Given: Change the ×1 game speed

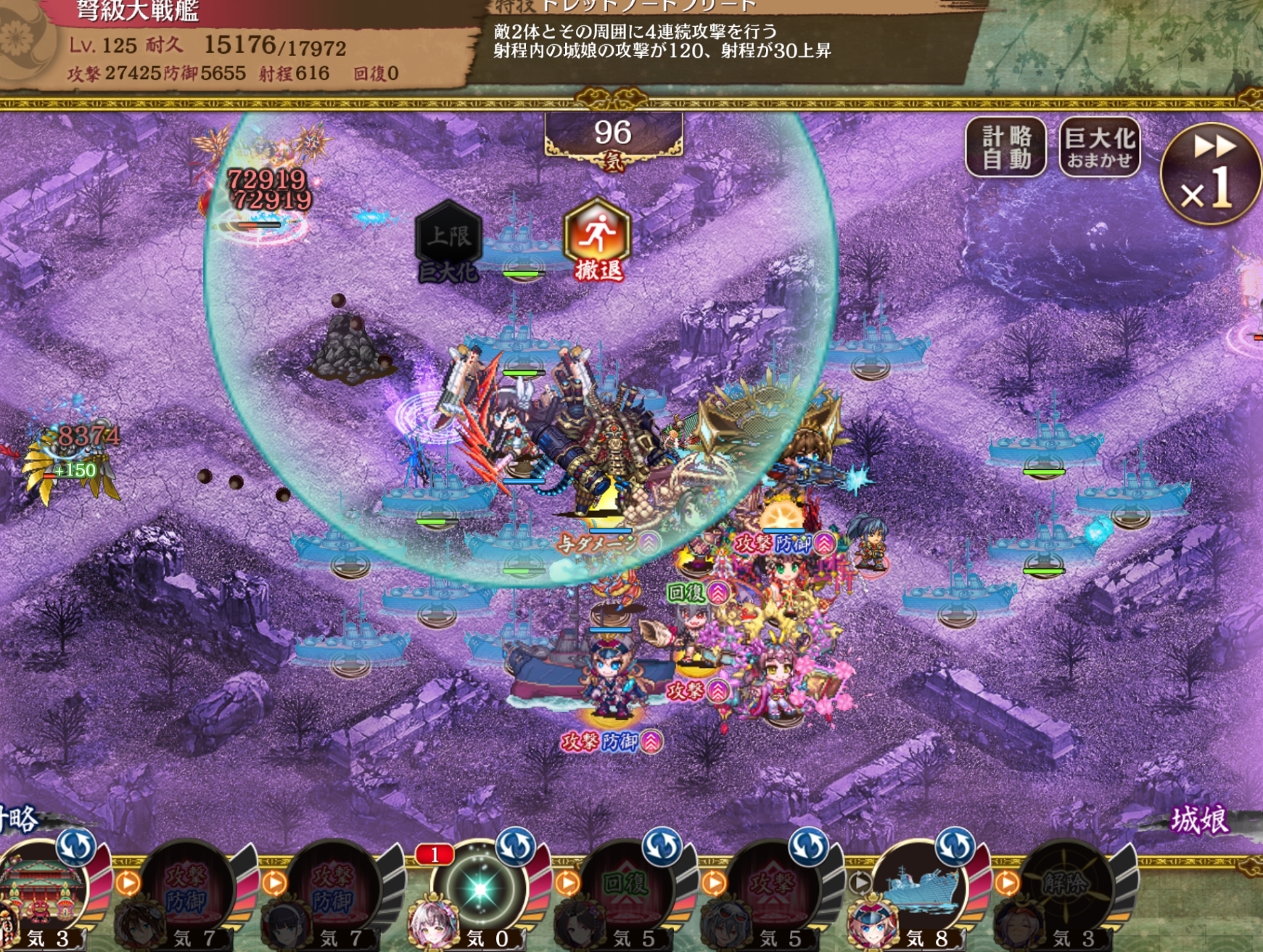Looking at the screenshot, I should [x=1210, y=174].
